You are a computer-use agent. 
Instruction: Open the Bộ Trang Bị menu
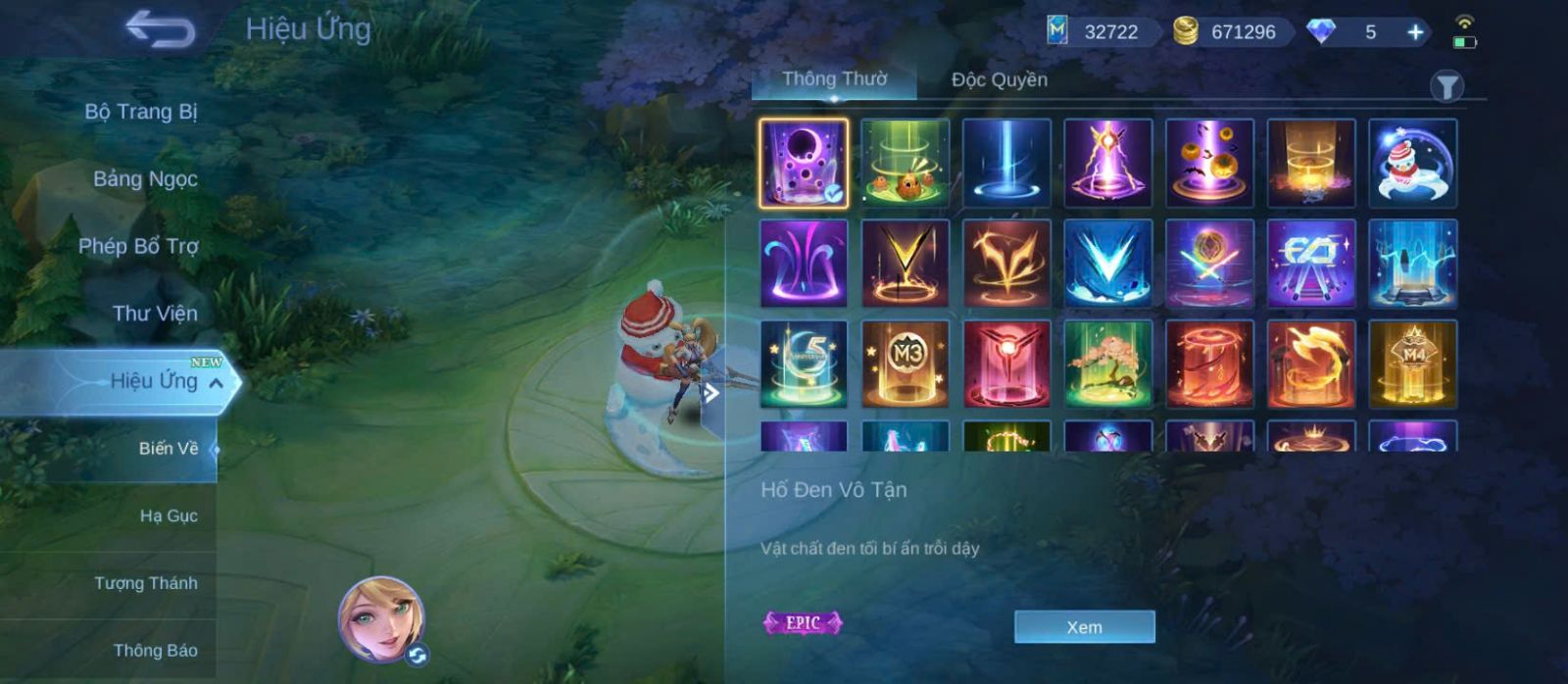click(x=141, y=112)
